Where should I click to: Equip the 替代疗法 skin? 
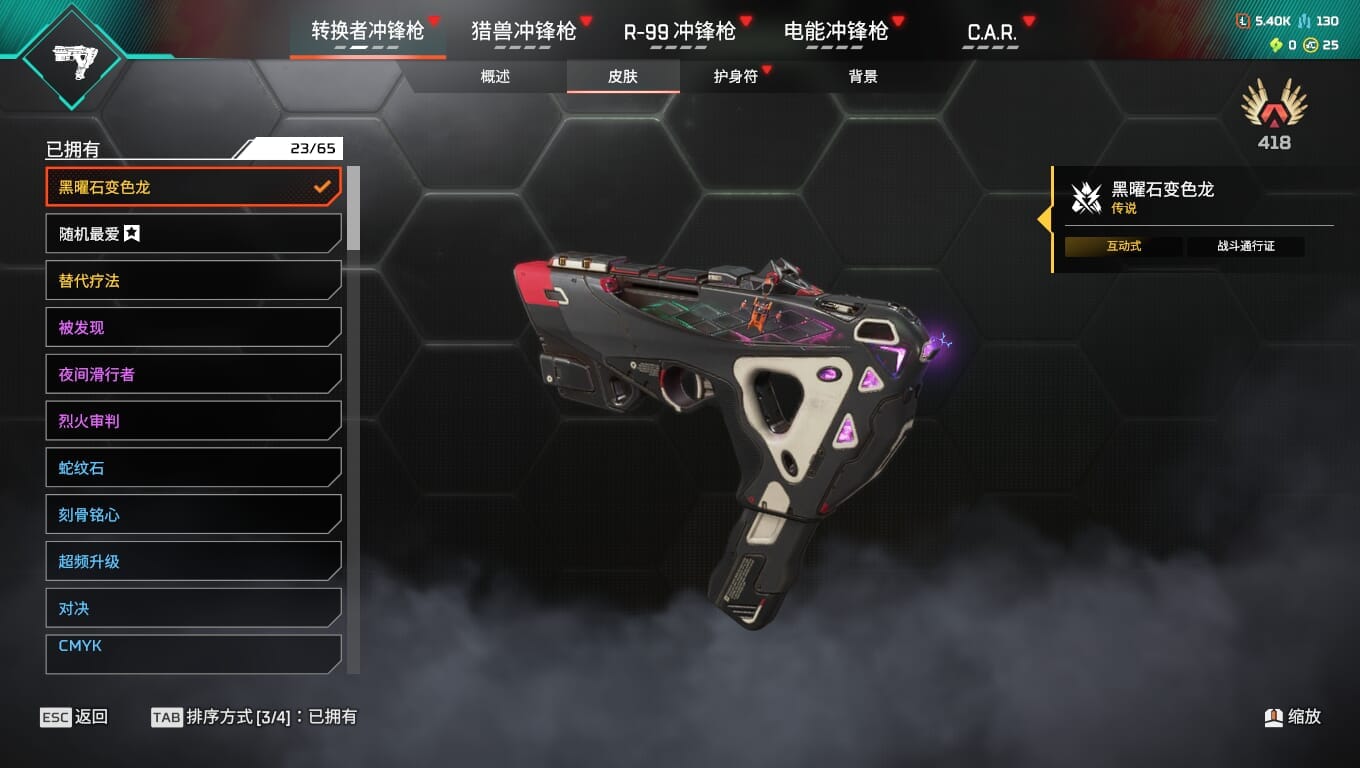pyautogui.click(x=193, y=281)
